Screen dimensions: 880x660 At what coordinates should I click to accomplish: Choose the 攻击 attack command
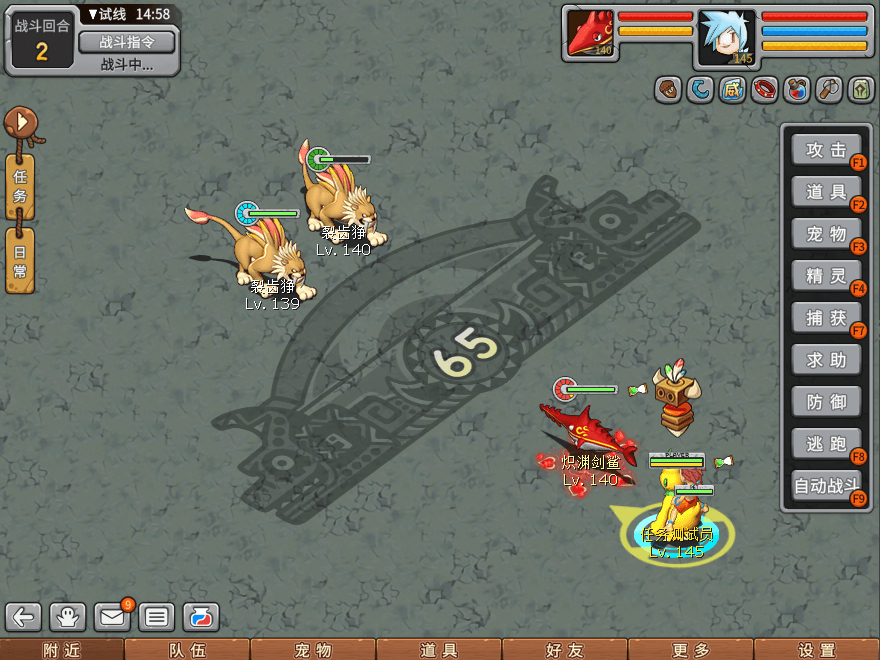click(x=826, y=150)
